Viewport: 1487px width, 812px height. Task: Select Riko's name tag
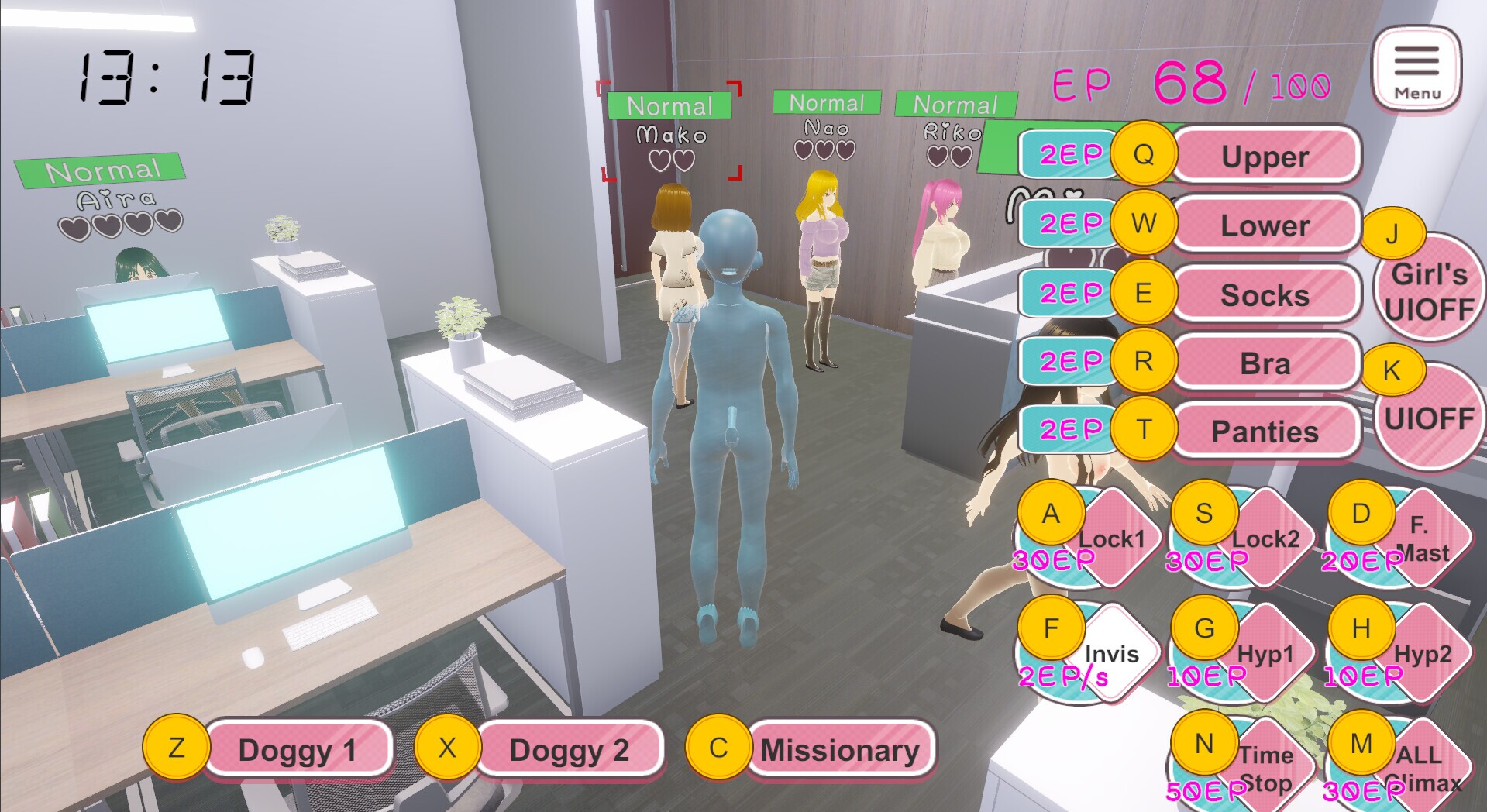tap(952, 132)
